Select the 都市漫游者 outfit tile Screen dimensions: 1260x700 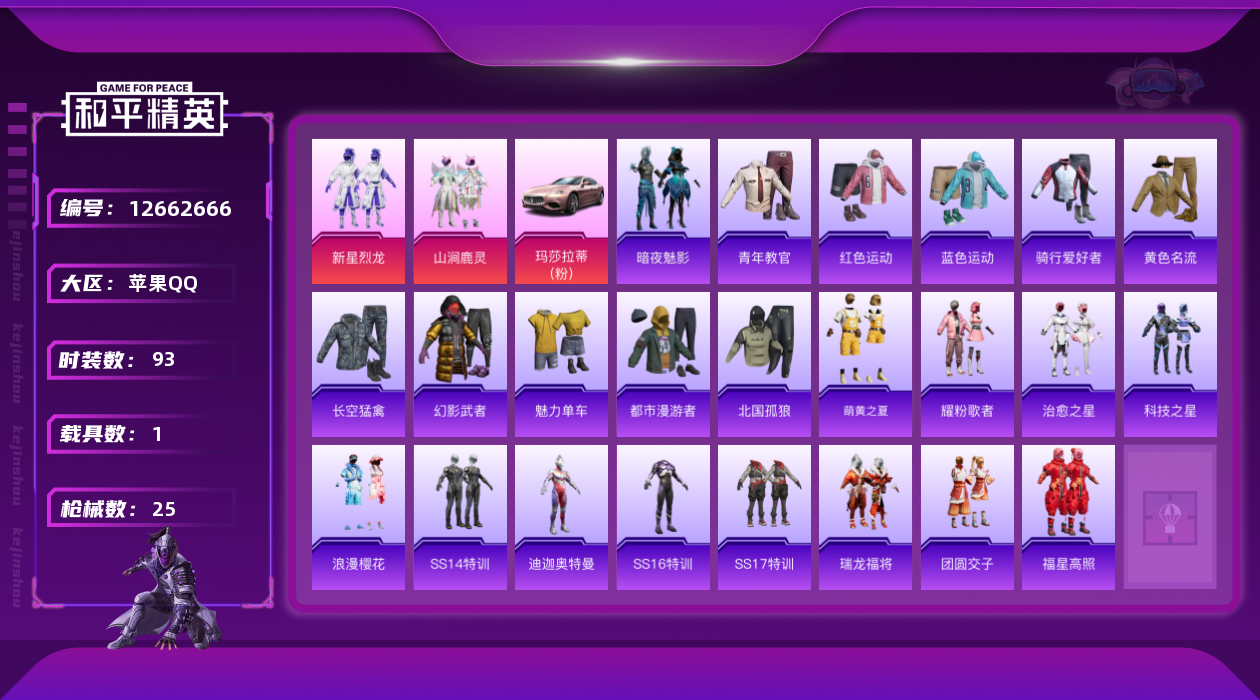tap(663, 364)
